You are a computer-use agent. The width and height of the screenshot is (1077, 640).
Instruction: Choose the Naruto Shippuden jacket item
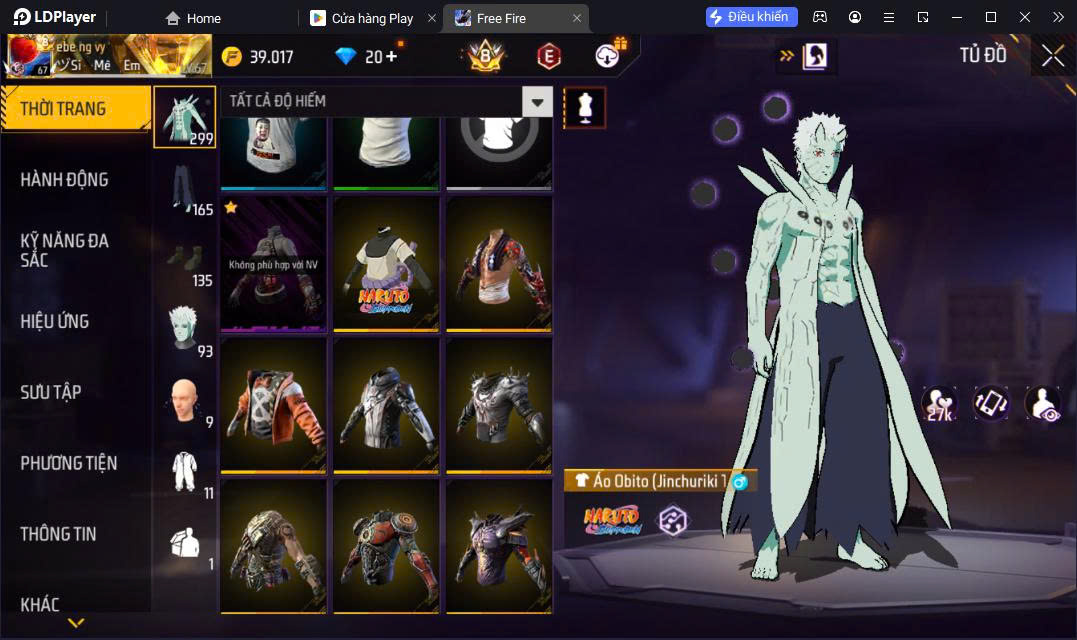point(386,263)
